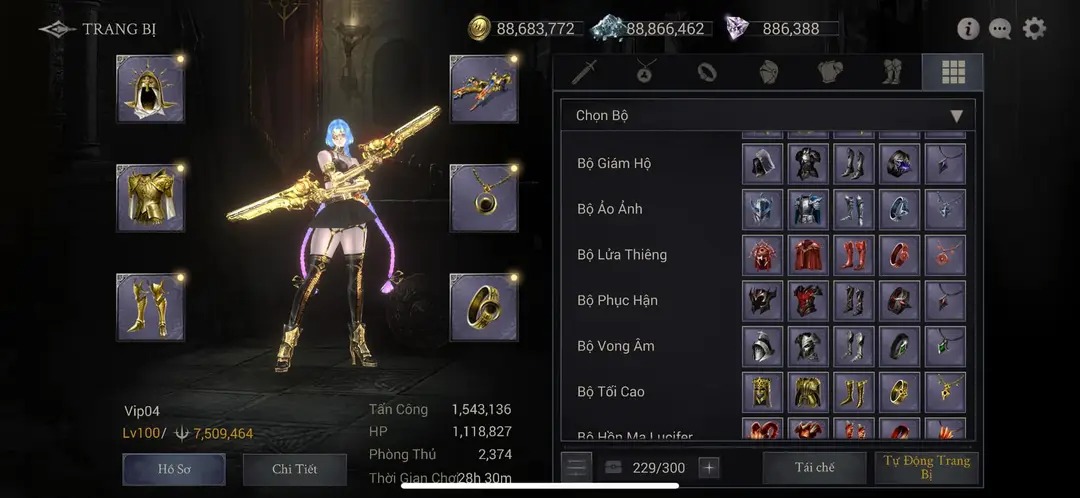Screen dimensions: 1080x498
Task: Switch to the necklace tab
Action: [x=645, y=72]
